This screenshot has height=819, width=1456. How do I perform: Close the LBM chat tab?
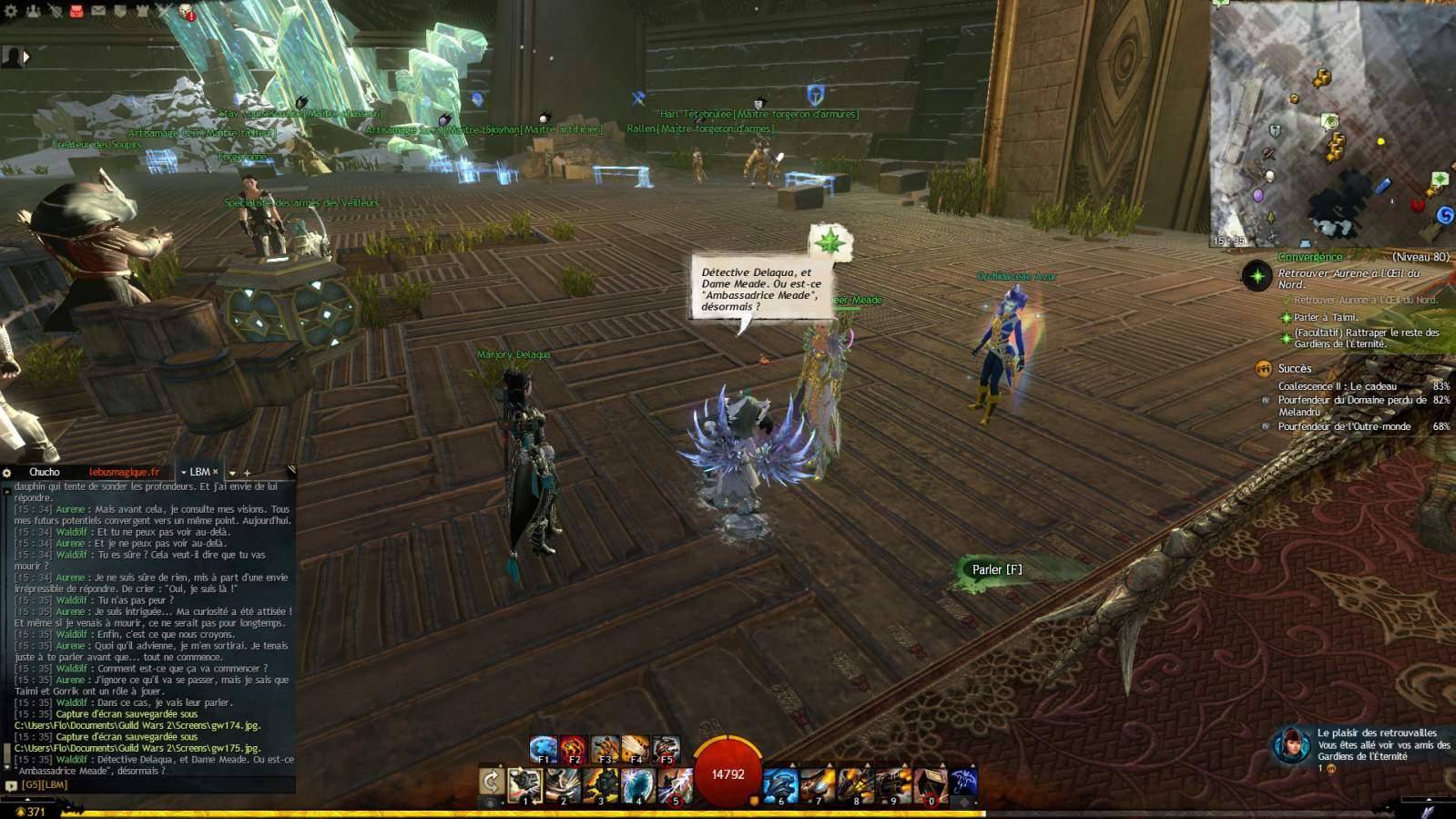tap(216, 472)
